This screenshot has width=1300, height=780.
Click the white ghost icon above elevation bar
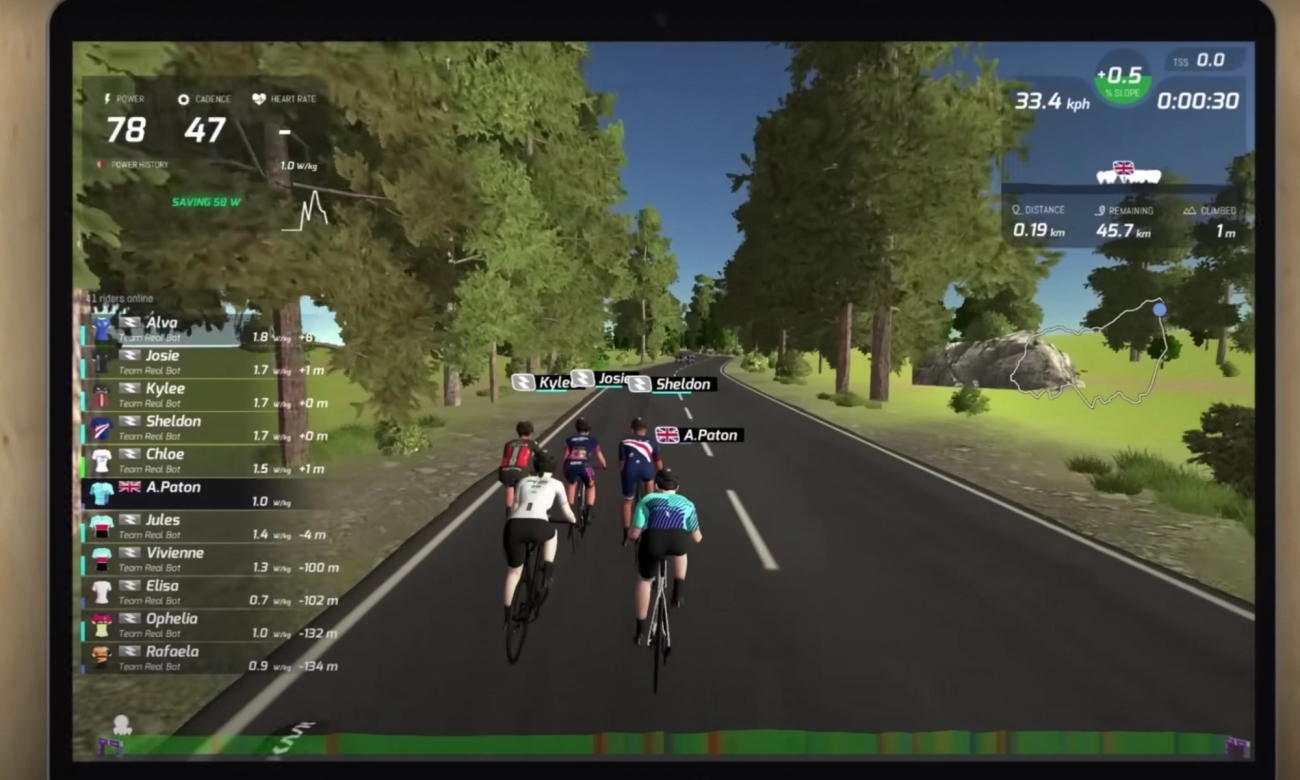(122, 725)
